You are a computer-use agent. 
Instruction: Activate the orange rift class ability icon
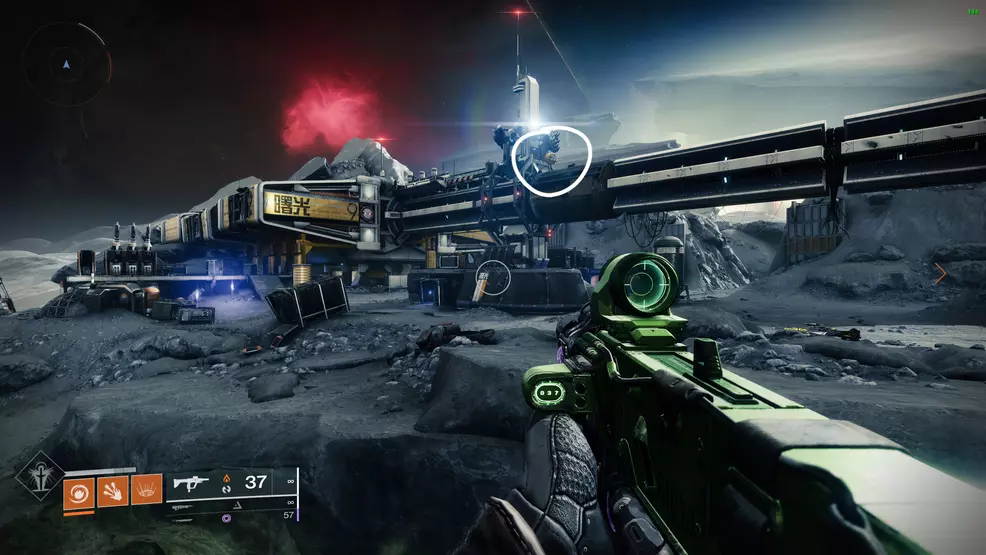146,490
